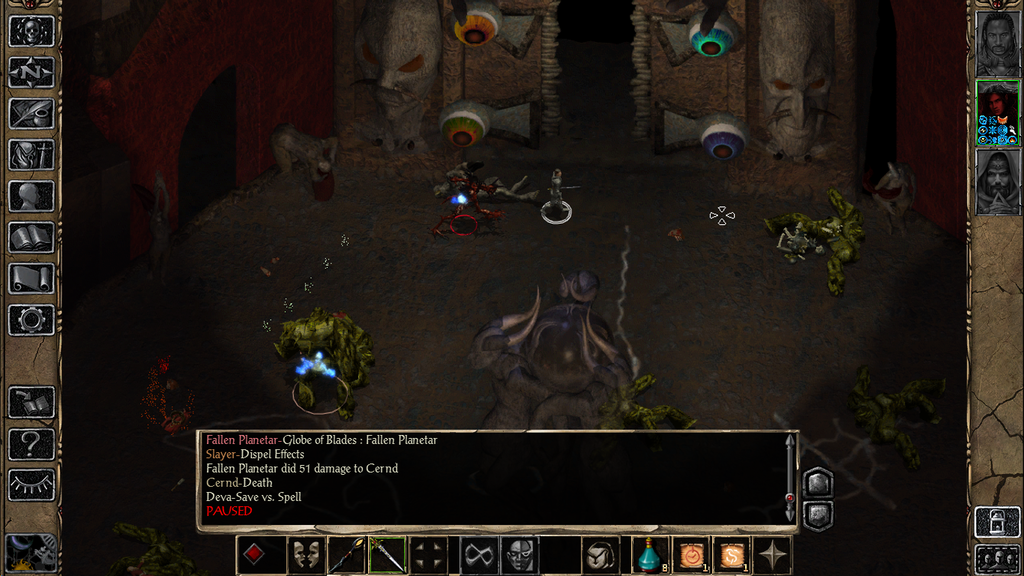Open the inventory screen button
The image size is (1024, 576).
tap(31, 155)
